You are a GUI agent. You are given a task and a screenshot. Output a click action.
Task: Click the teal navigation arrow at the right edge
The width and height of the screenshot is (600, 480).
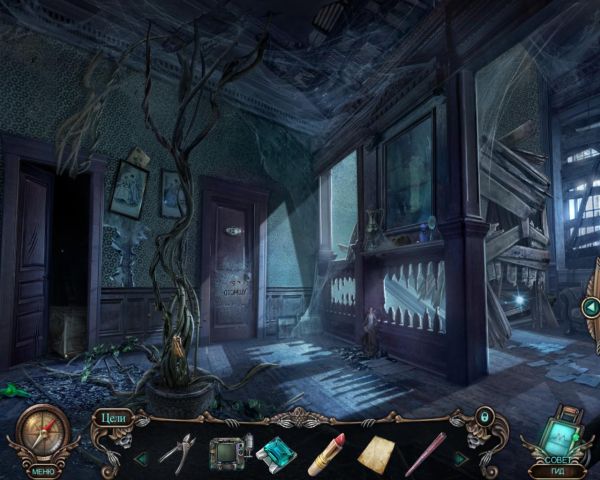point(590,307)
